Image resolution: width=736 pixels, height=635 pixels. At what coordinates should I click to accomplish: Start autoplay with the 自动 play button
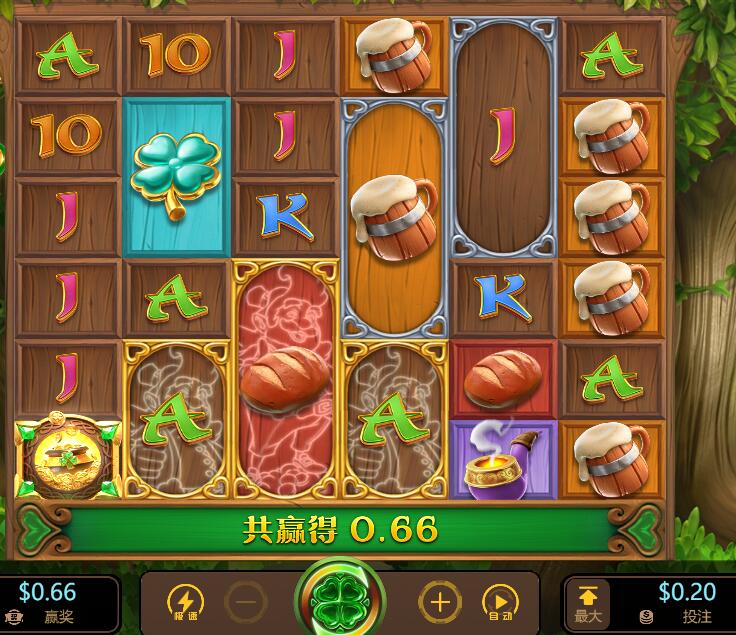pyautogui.click(x=499, y=602)
